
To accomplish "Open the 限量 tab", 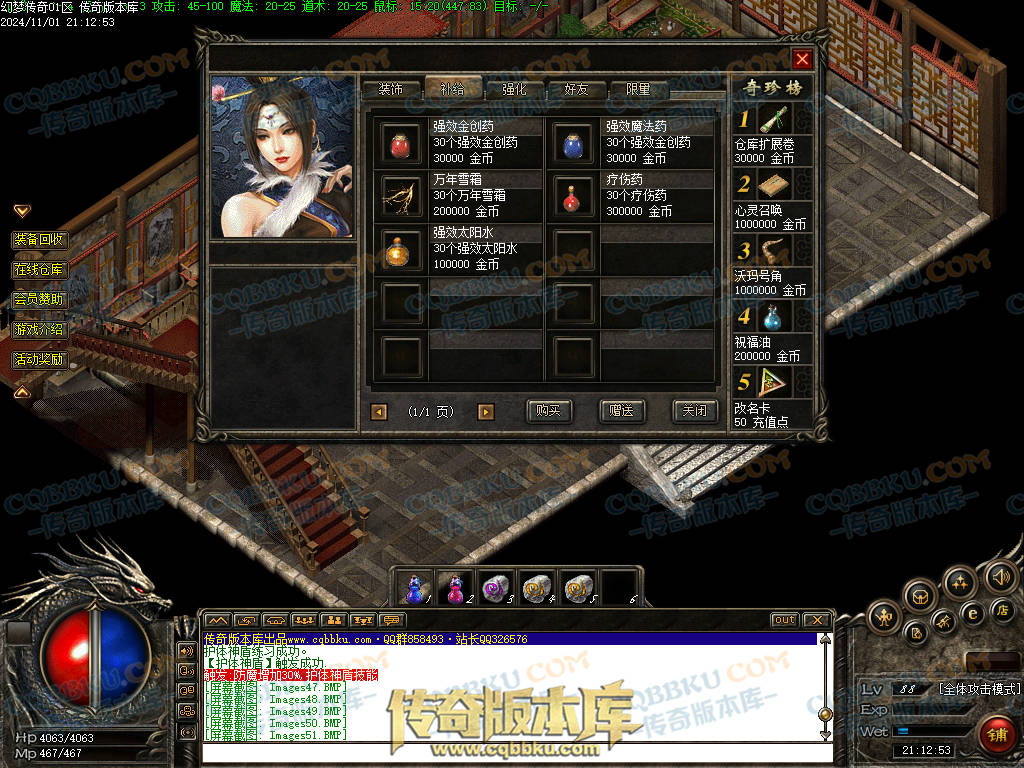I will [638, 89].
